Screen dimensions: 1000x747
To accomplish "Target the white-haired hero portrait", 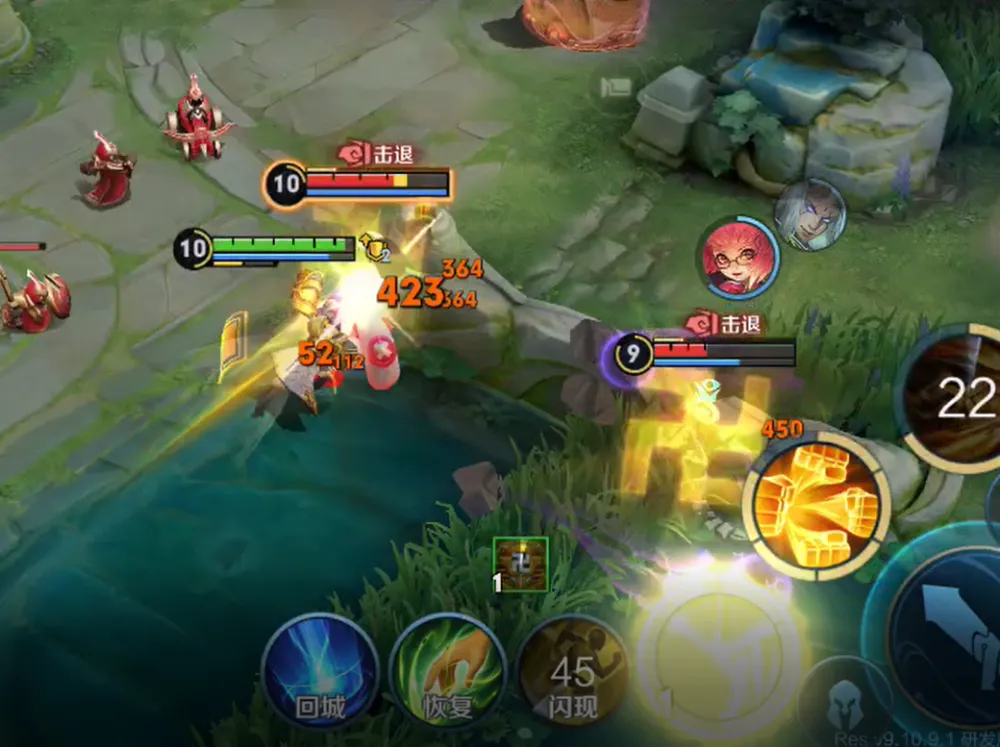I will click(x=810, y=214).
